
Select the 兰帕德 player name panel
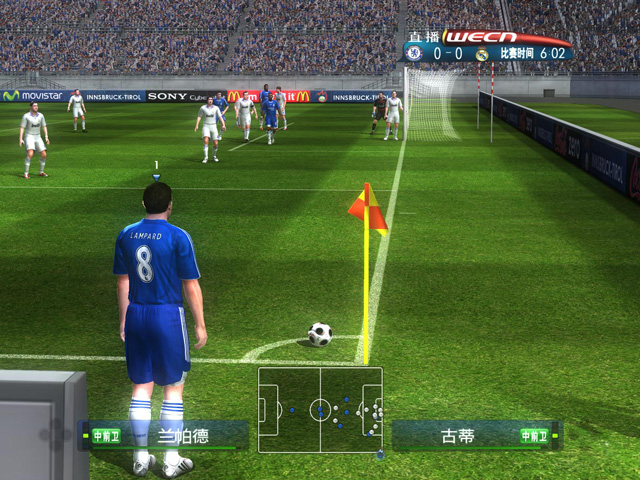(167, 435)
